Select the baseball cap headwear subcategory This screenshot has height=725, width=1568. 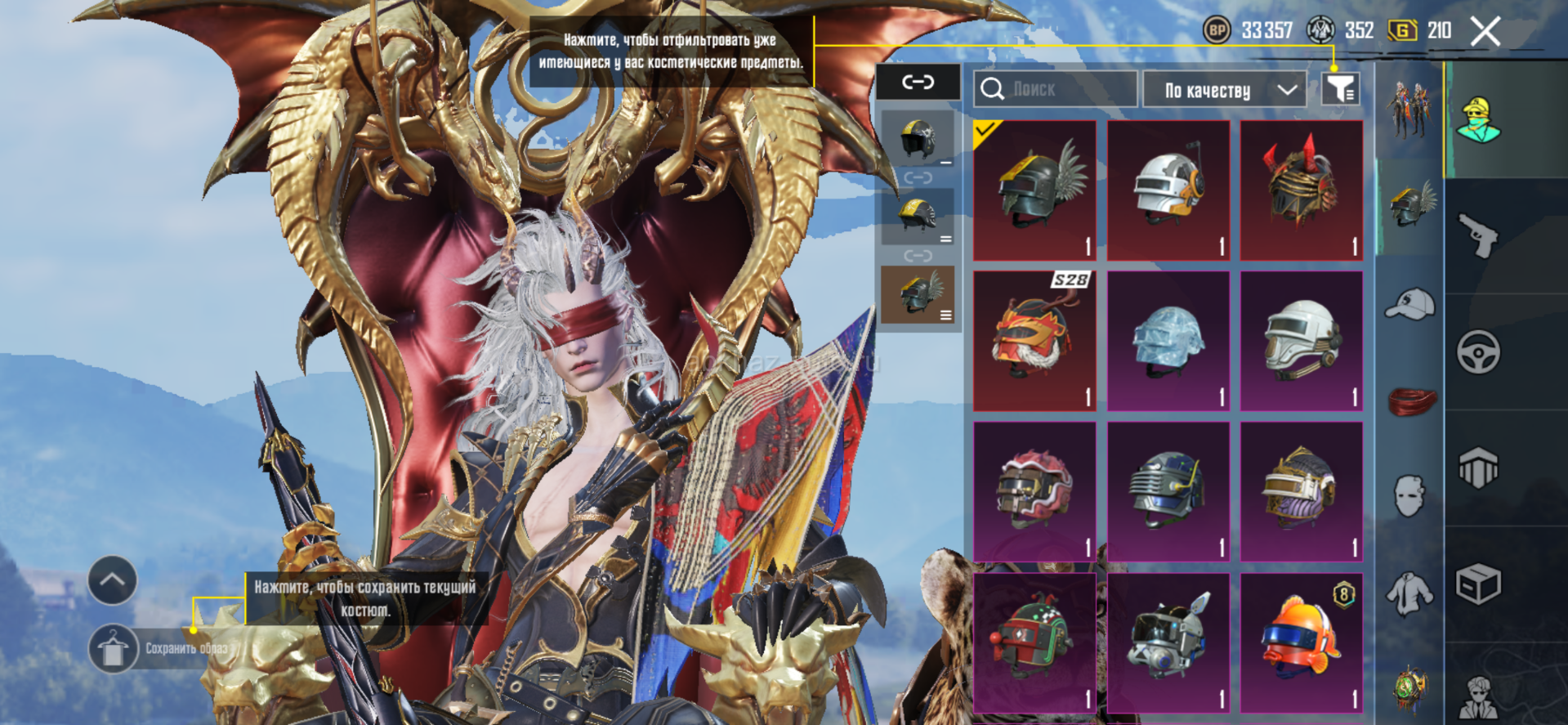1410,305
